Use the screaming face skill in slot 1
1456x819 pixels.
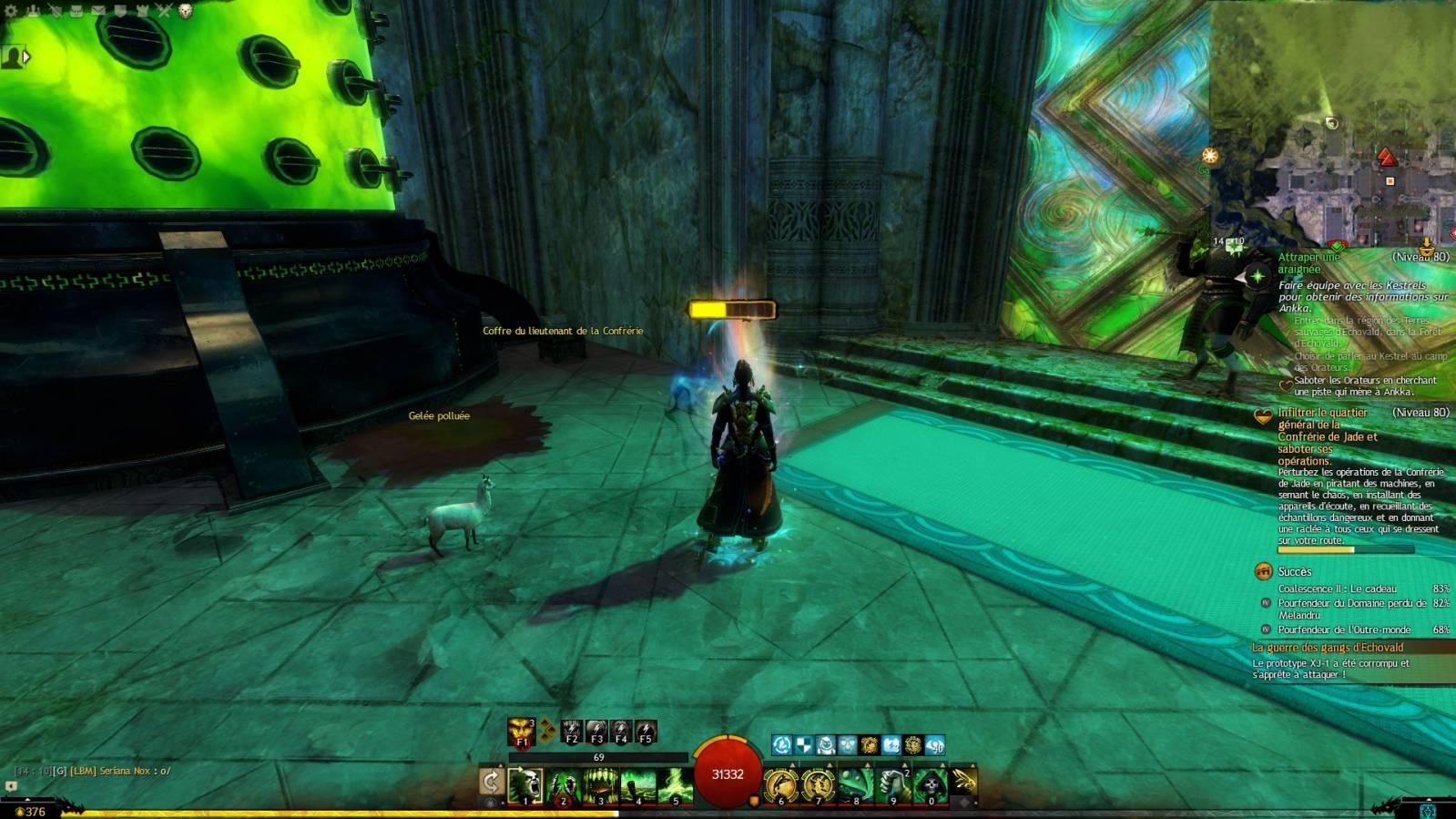coord(525,784)
